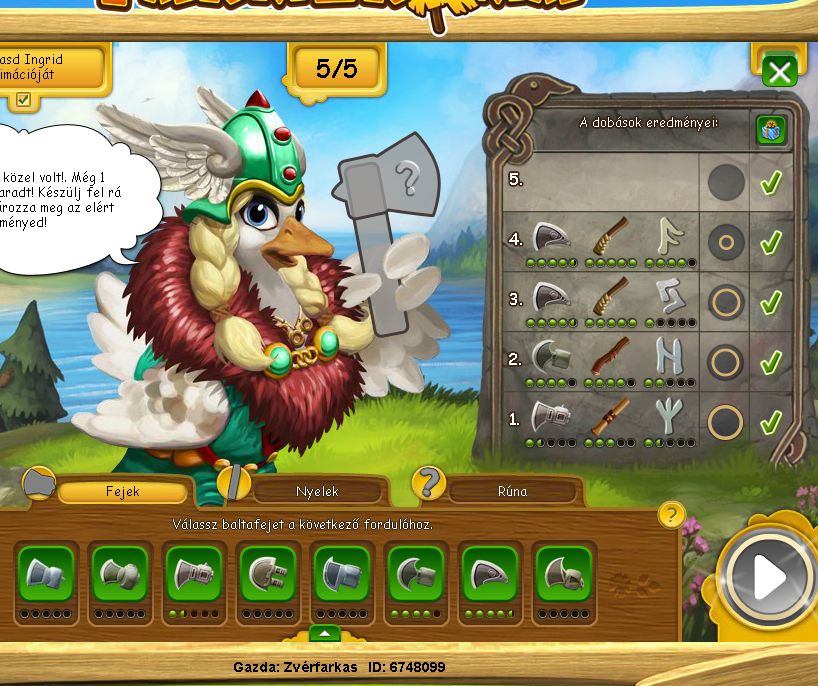Image resolution: width=818 pixels, height=686 pixels.
Task: Select the first axe head on the left
Action: [46, 574]
